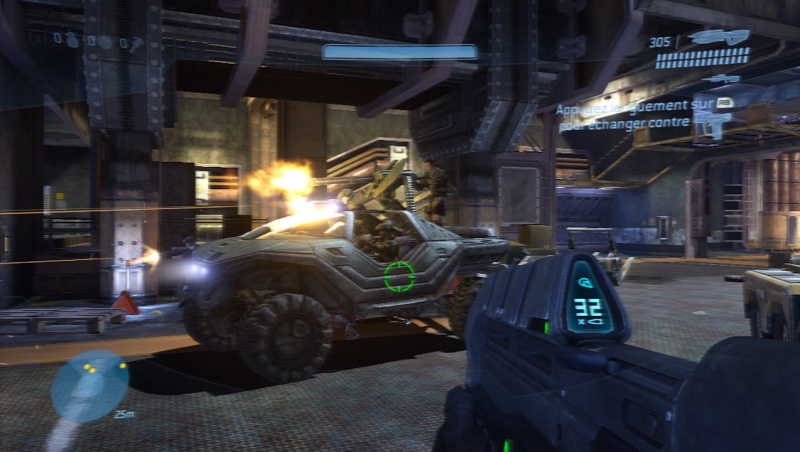Select the spike grenade icon

[x=134, y=42]
